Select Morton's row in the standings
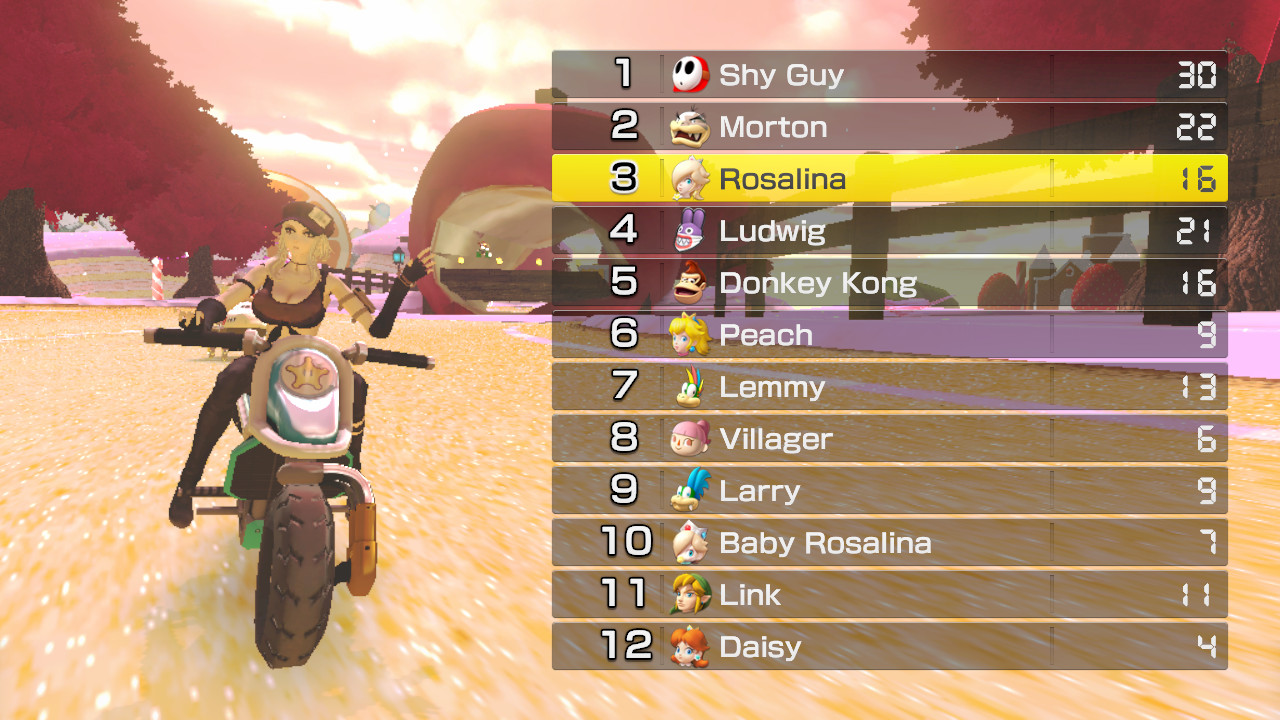 coord(890,125)
